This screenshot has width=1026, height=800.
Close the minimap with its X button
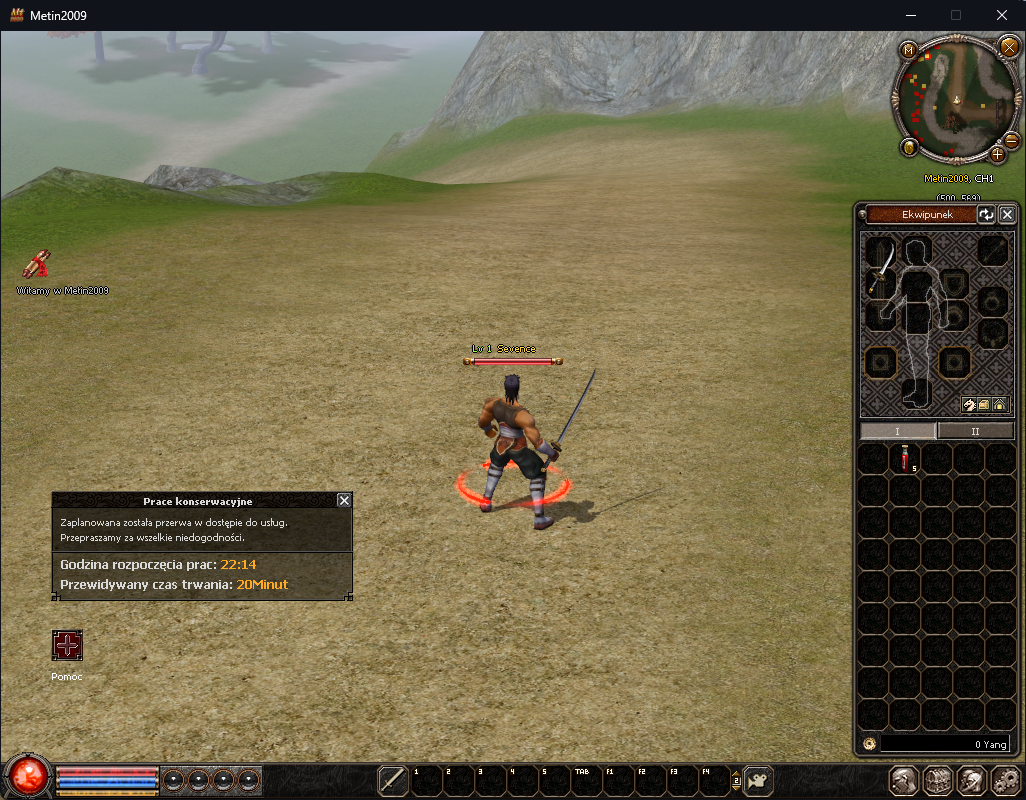1008,46
